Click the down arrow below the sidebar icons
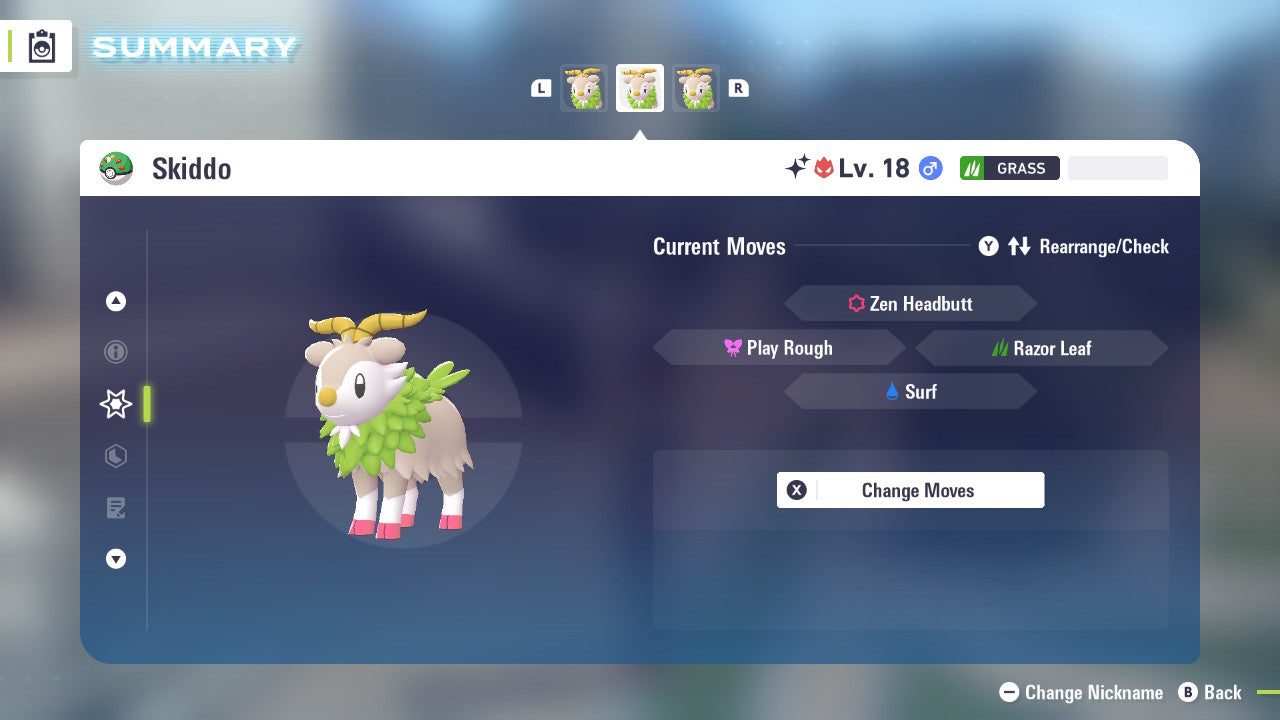The image size is (1280, 720). pyautogui.click(x=115, y=559)
